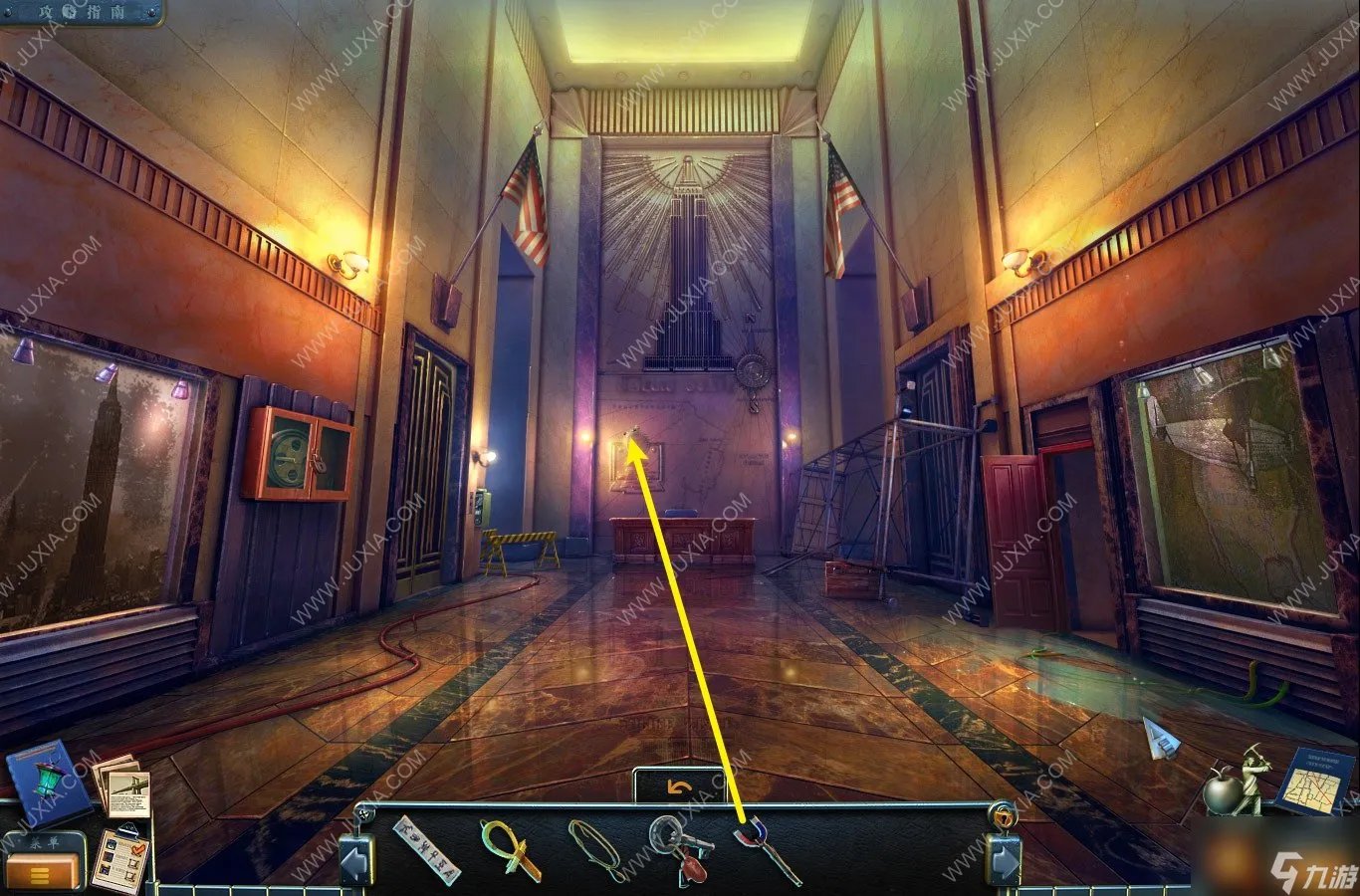This screenshot has height=896, width=1360.
Task: Toggle the inventory padlock
Action: [x=1002, y=815]
